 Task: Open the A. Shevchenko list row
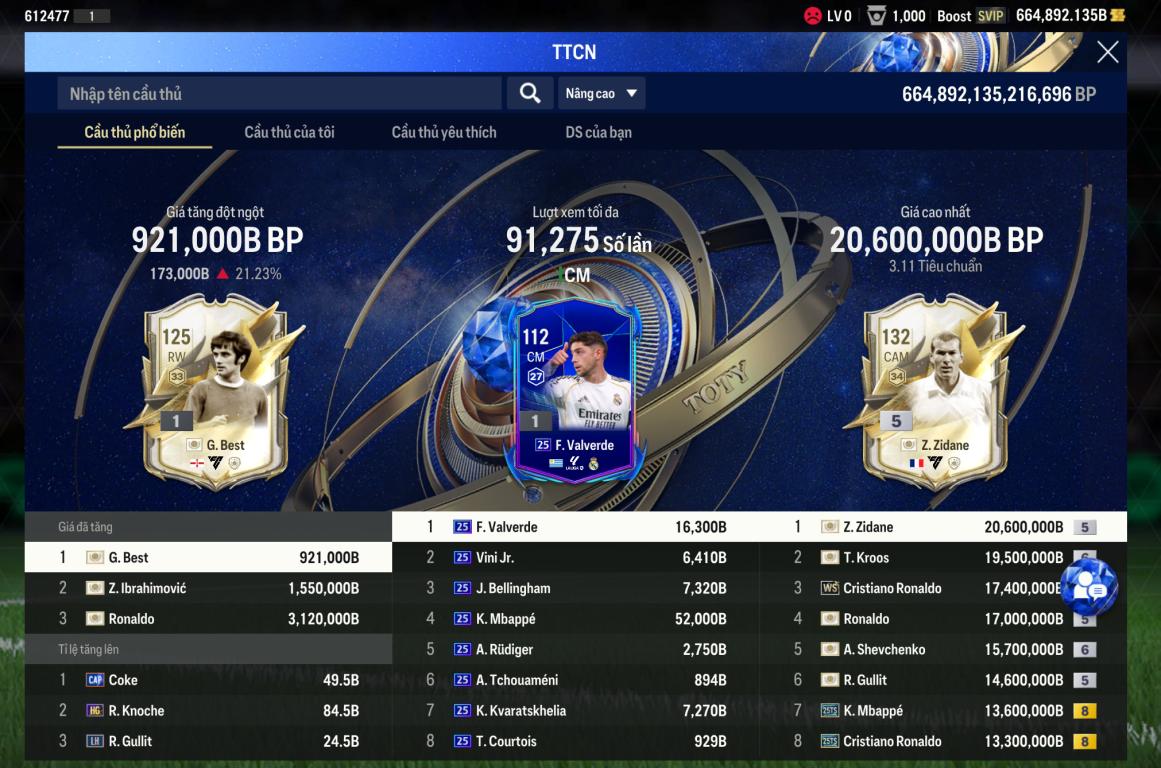[943, 650]
